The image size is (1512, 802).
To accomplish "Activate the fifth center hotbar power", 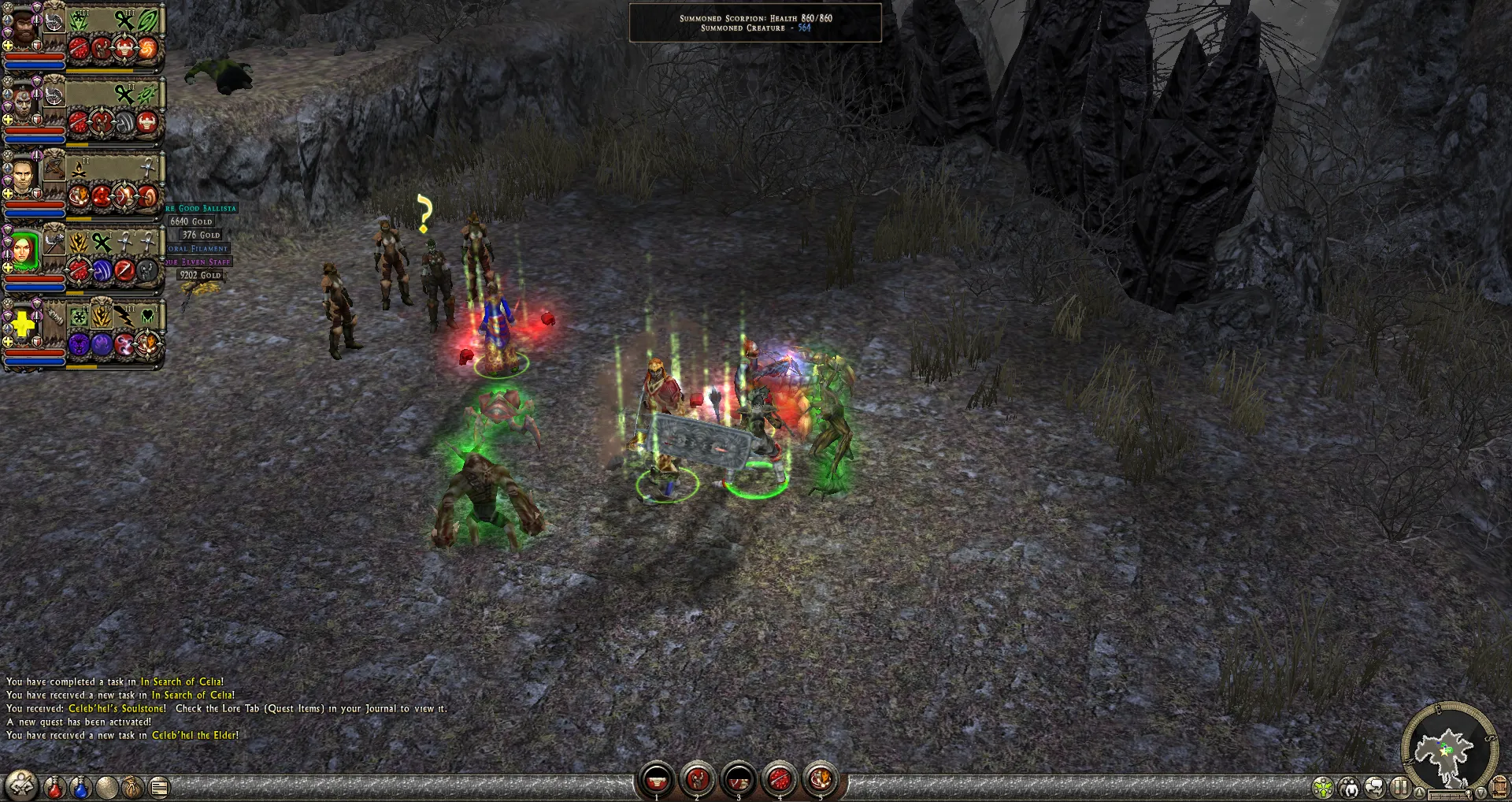I will 821,780.
